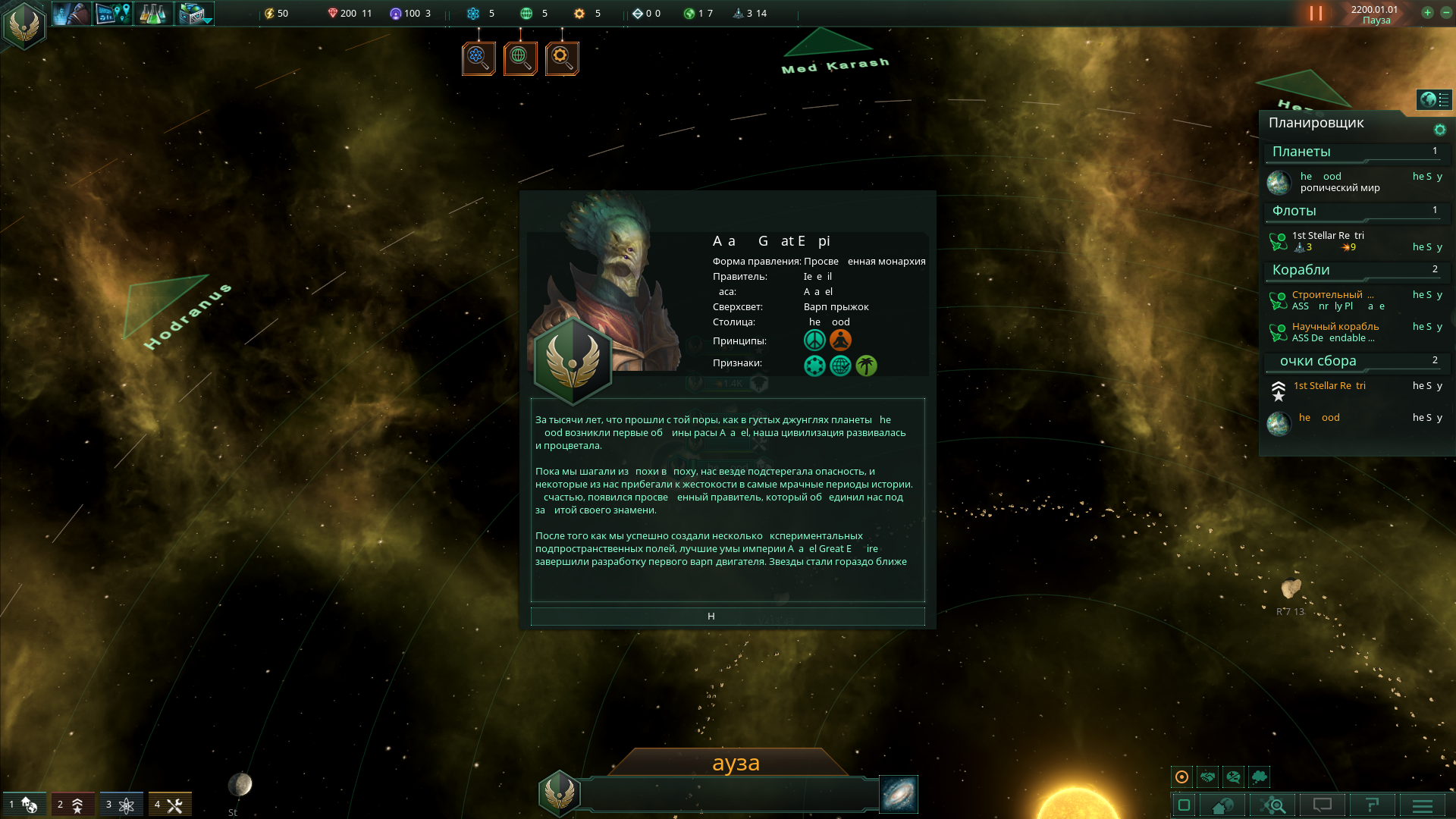Open the research panel with the flask icon

point(153,13)
